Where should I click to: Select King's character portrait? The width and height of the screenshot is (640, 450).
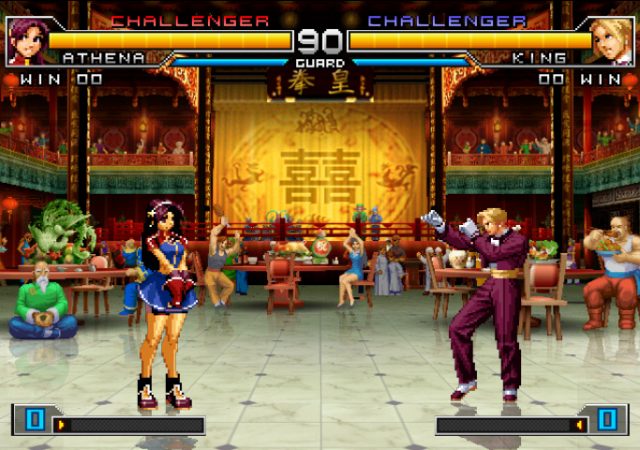[614, 40]
